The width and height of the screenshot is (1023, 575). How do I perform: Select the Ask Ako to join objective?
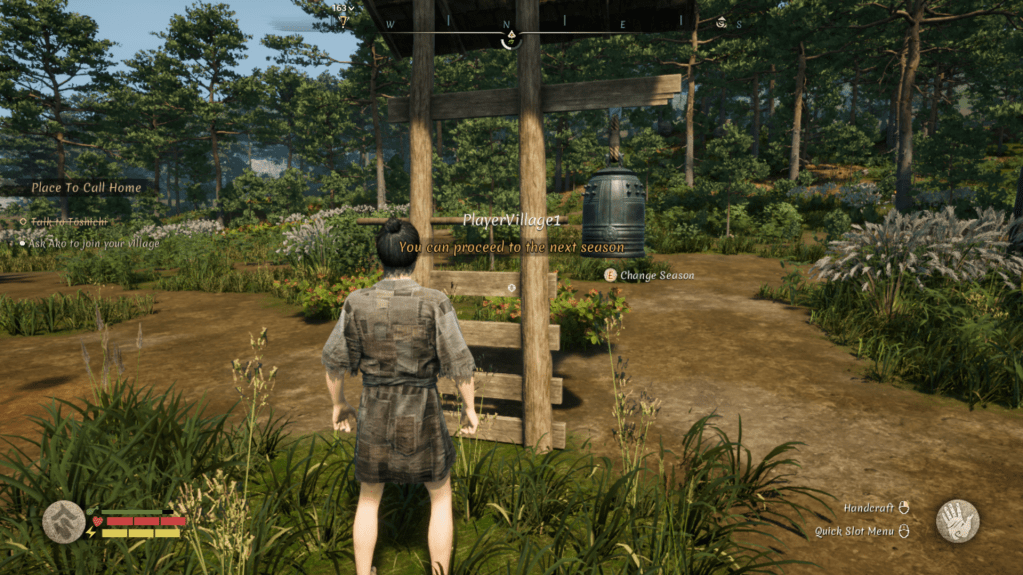point(94,243)
